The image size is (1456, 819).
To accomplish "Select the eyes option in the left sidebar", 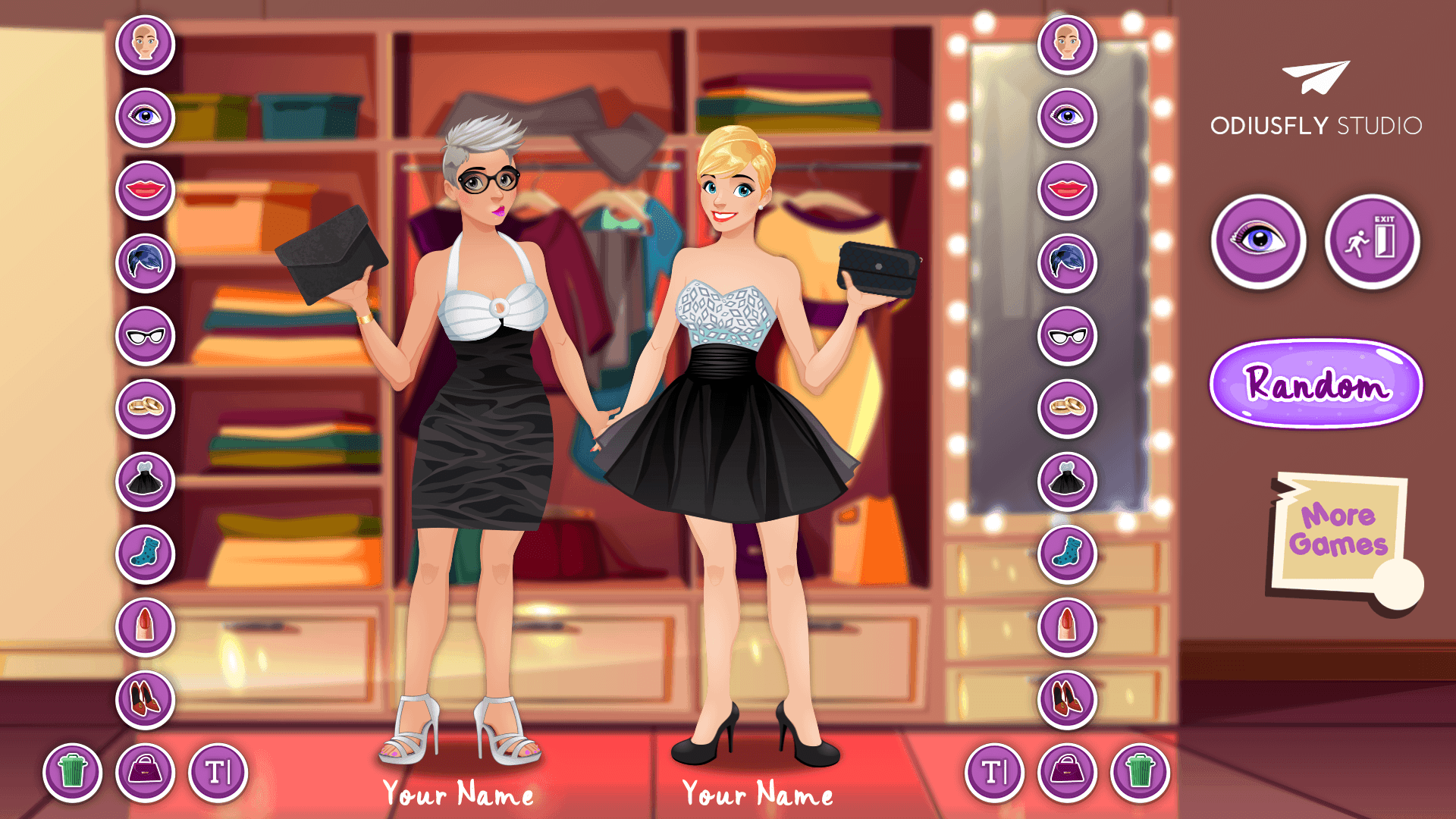I will [x=146, y=116].
